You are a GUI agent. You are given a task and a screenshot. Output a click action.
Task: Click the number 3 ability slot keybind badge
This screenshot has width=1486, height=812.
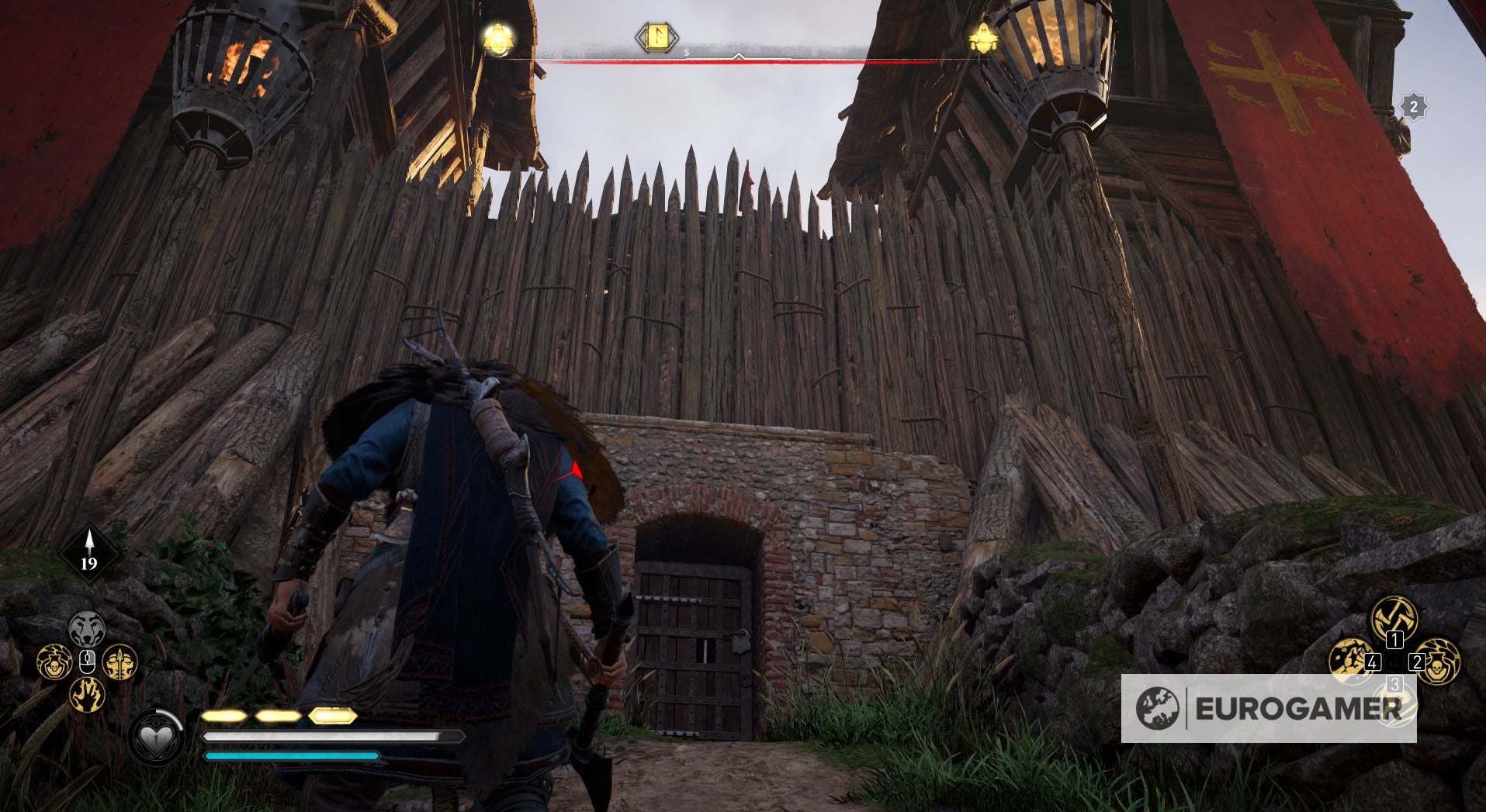(1395, 683)
